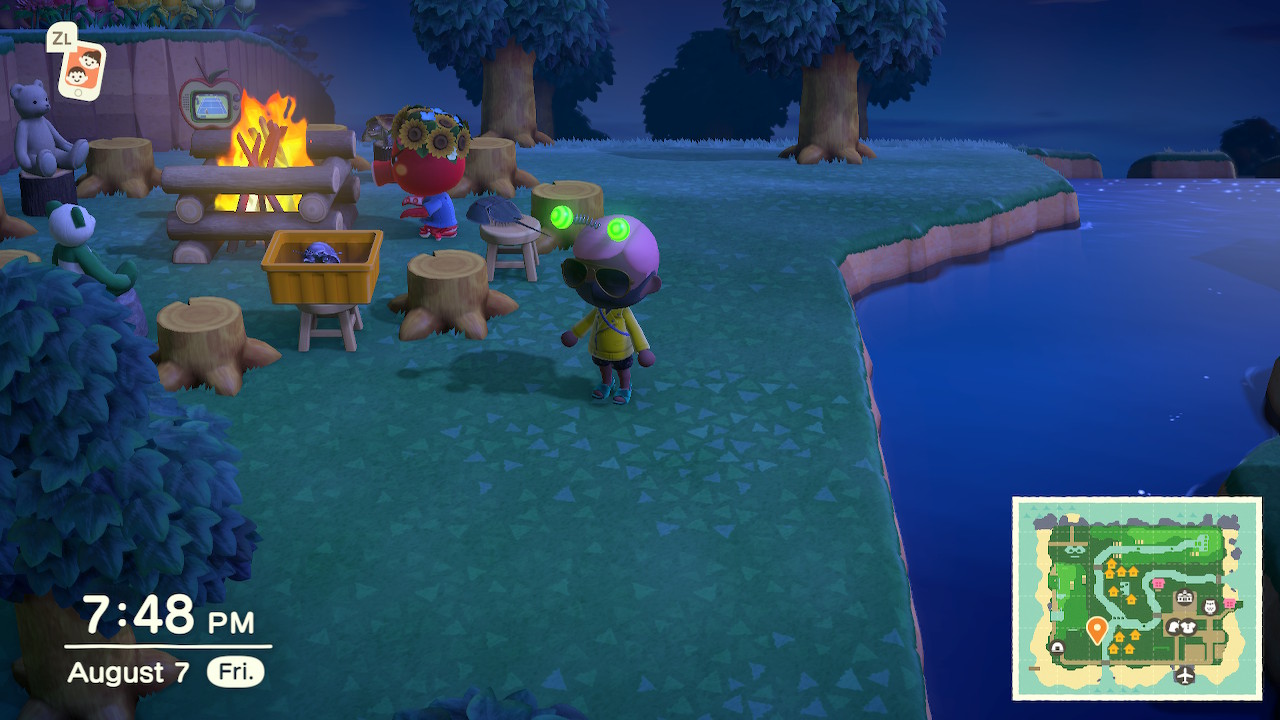Screen dimensions: 1280x720
Task: Select the airport plane icon on minimap
Action: coord(1185,675)
